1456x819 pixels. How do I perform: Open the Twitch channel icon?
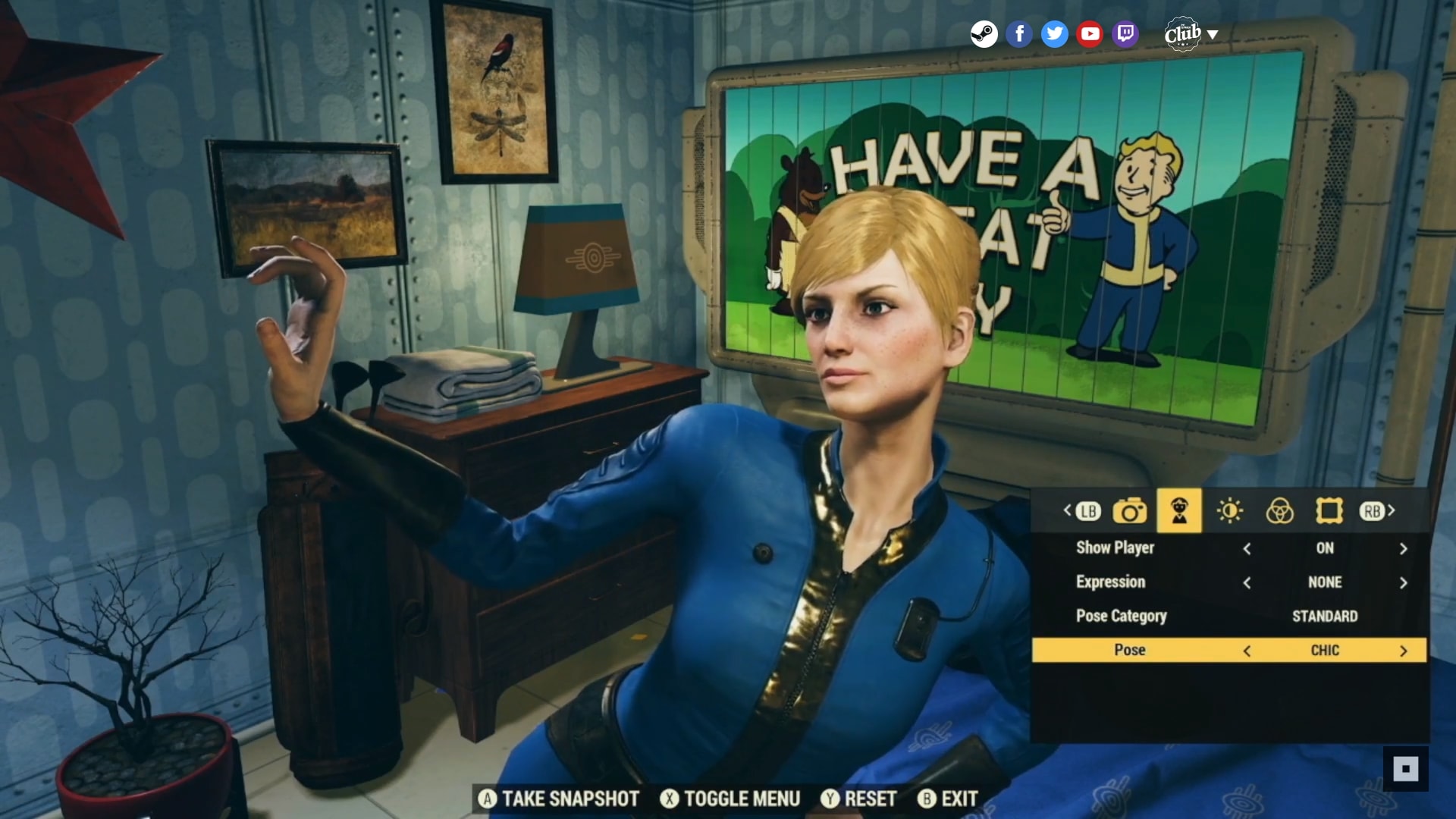pyautogui.click(x=1124, y=33)
